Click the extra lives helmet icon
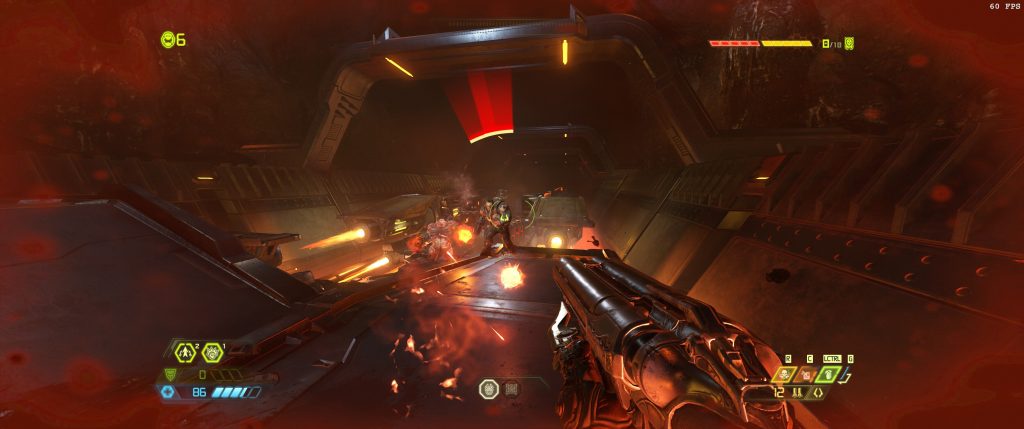 168,40
